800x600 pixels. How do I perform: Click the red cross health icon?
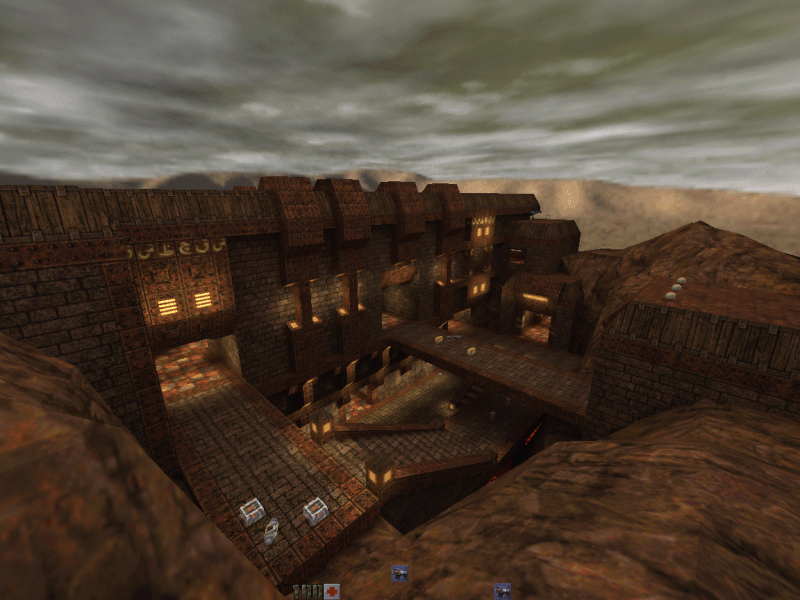point(331,591)
